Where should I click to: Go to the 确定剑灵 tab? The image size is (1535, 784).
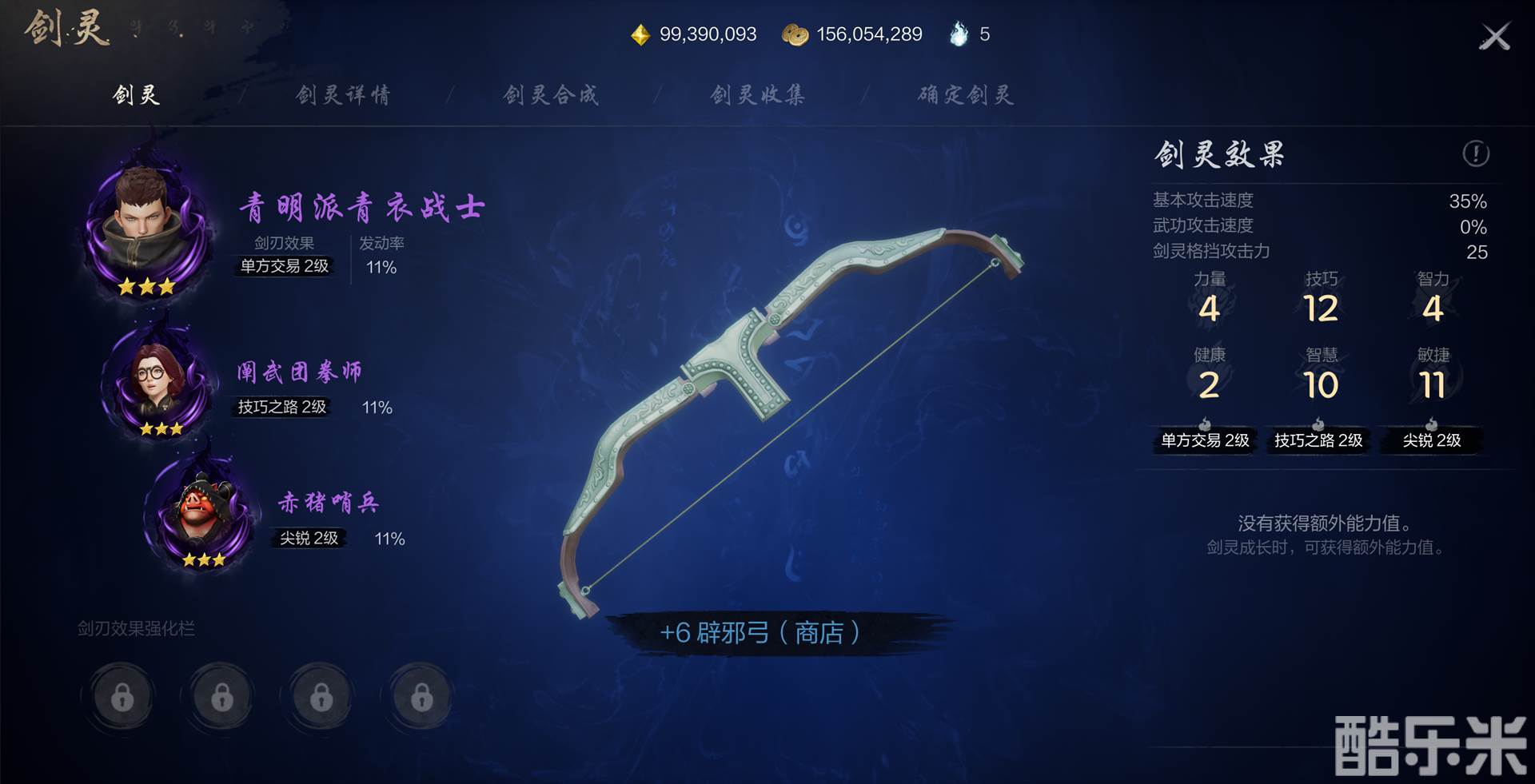click(x=966, y=95)
